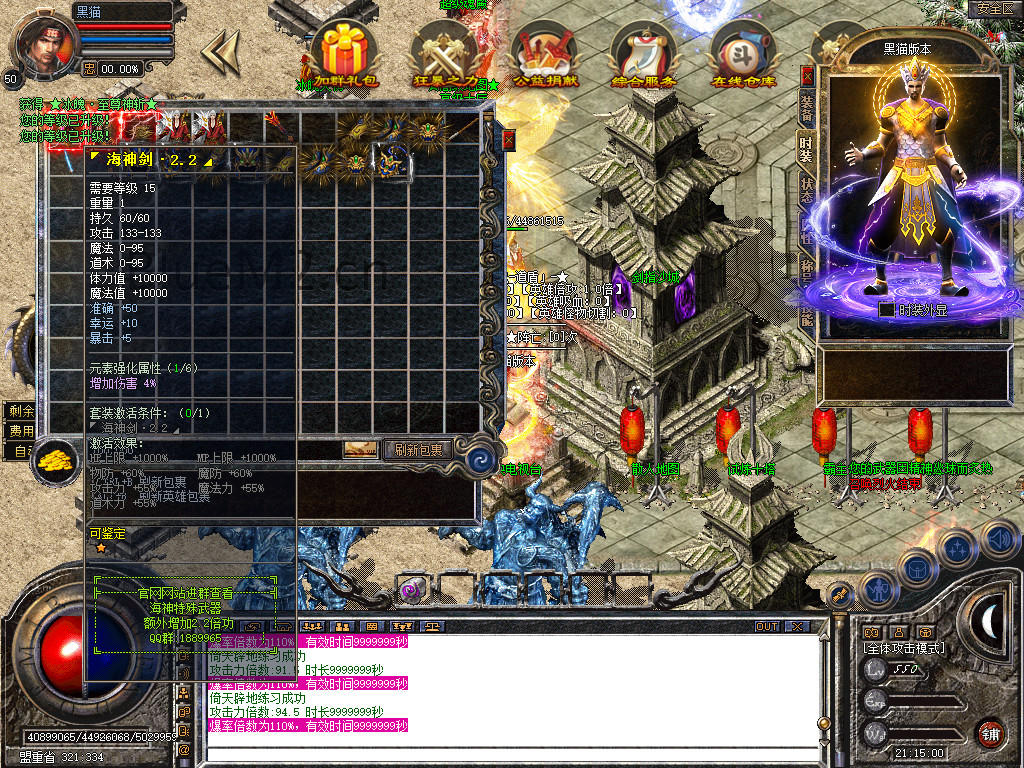Close the inventory bag window
This screenshot has height=768, width=1024.
coord(508,140)
